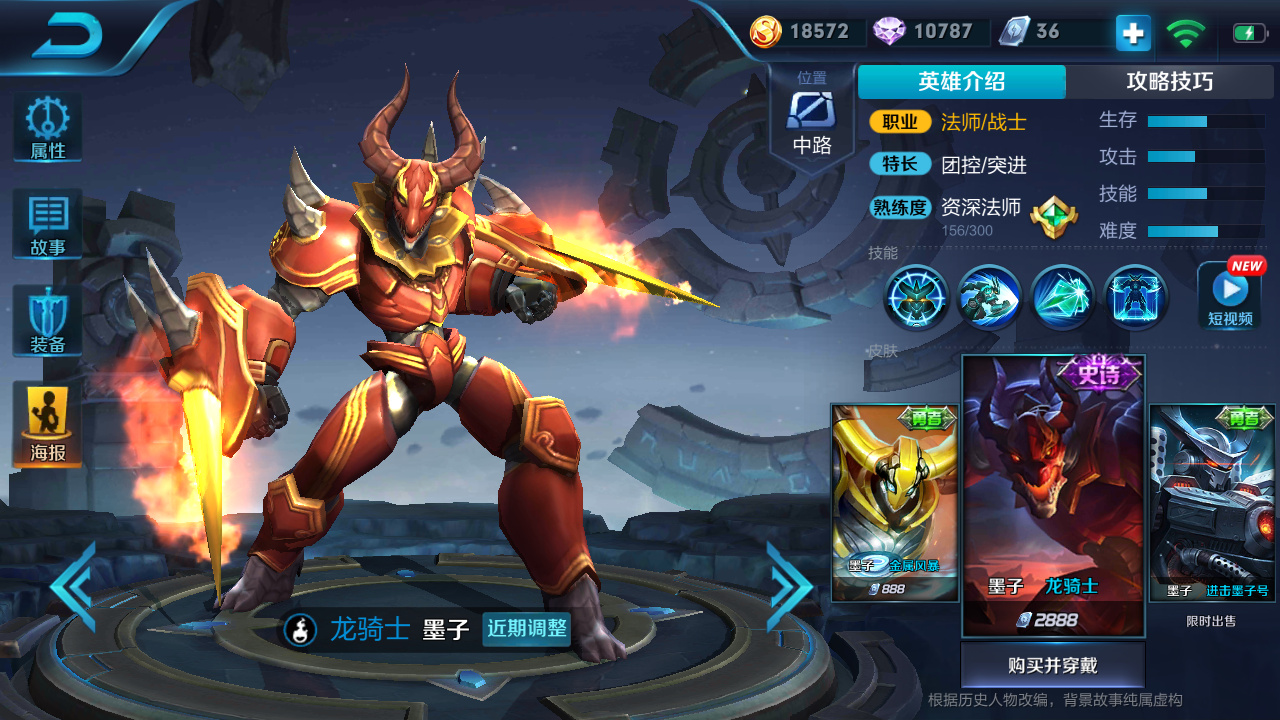Screen dimensions: 1280x720
Task: Choose the 进击墨子号 skin card
Action: (x=1211, y=502)
